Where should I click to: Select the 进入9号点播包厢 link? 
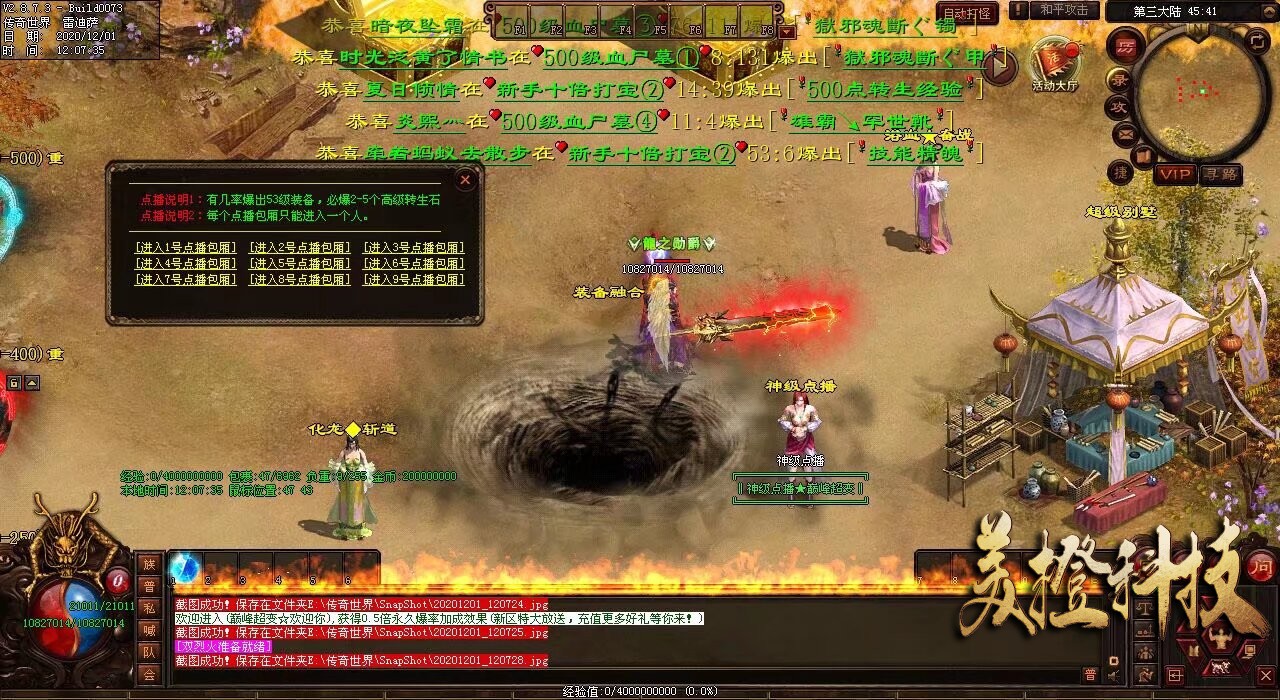[x=413, y=280]
